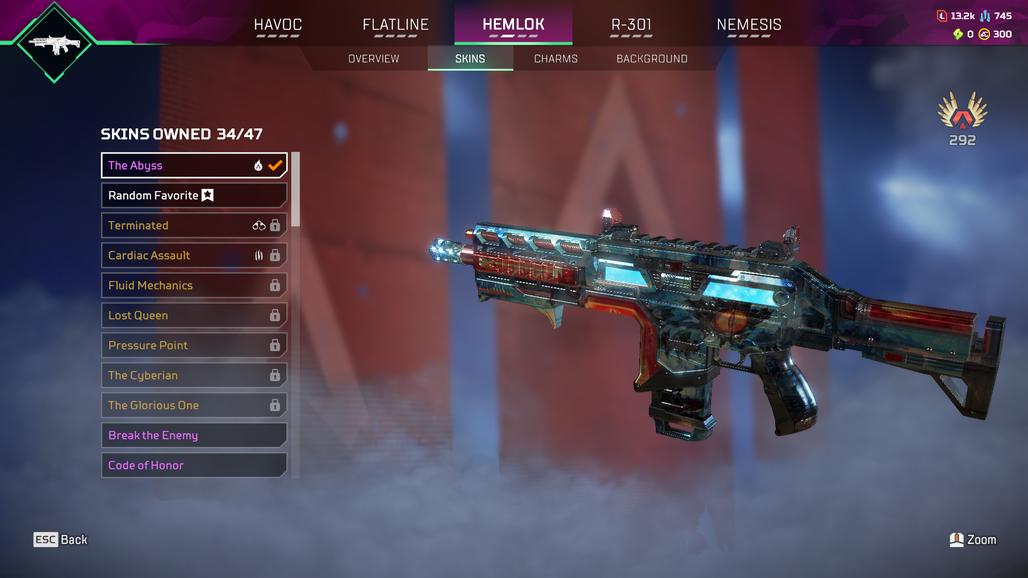This screenshot has height=578, width=1028.
Task: Select the locked Terminated skin
Action: [194, 225]
